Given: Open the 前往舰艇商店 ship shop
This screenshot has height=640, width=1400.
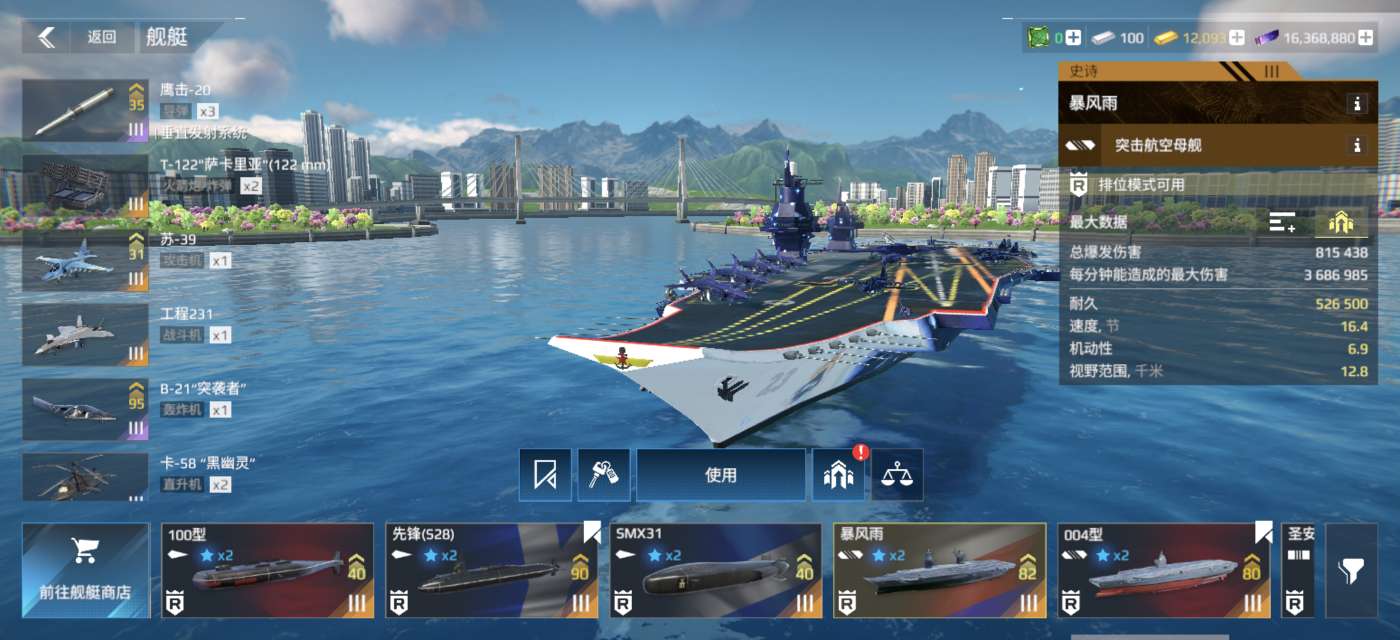Looking at the screenshot, I should tap(85, 570).
